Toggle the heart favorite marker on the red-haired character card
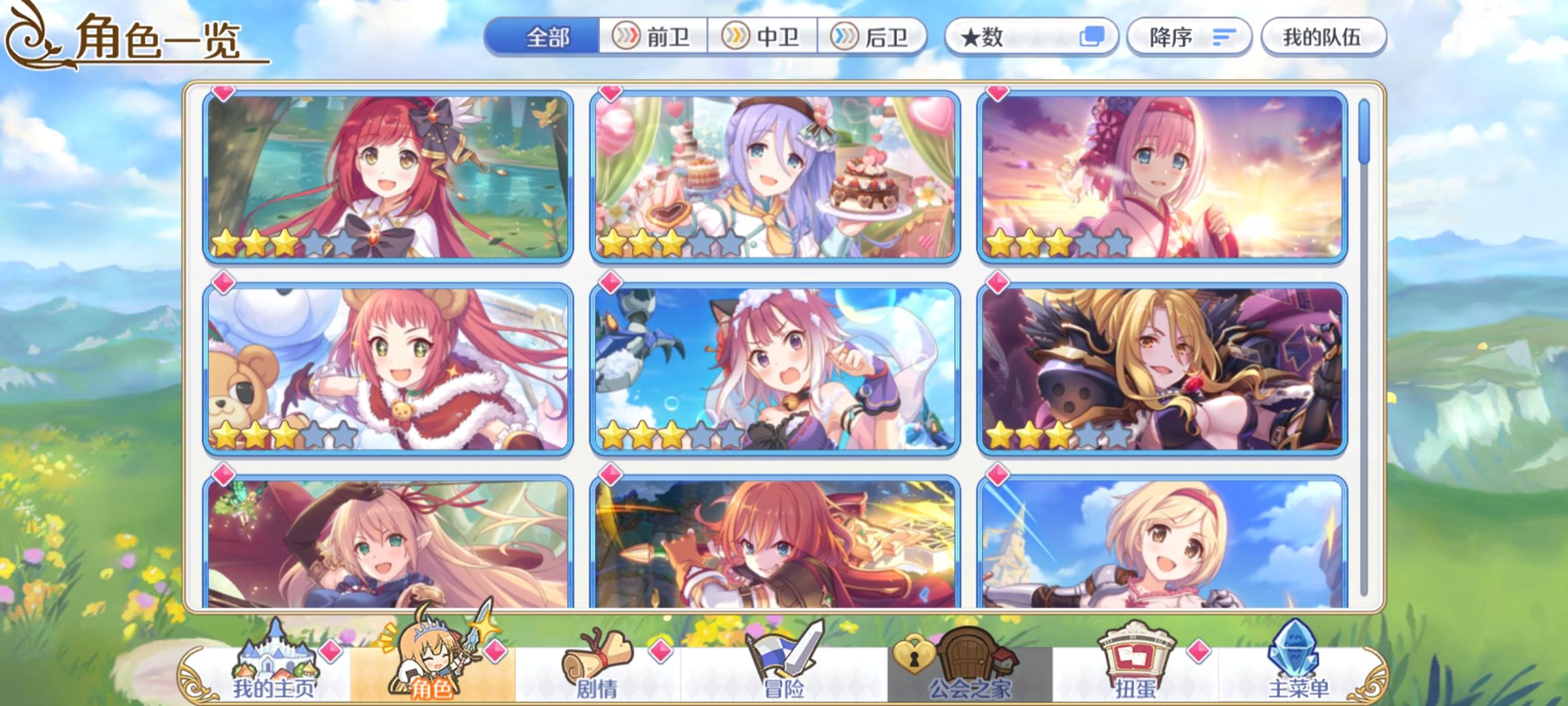 tap(222, 95)
